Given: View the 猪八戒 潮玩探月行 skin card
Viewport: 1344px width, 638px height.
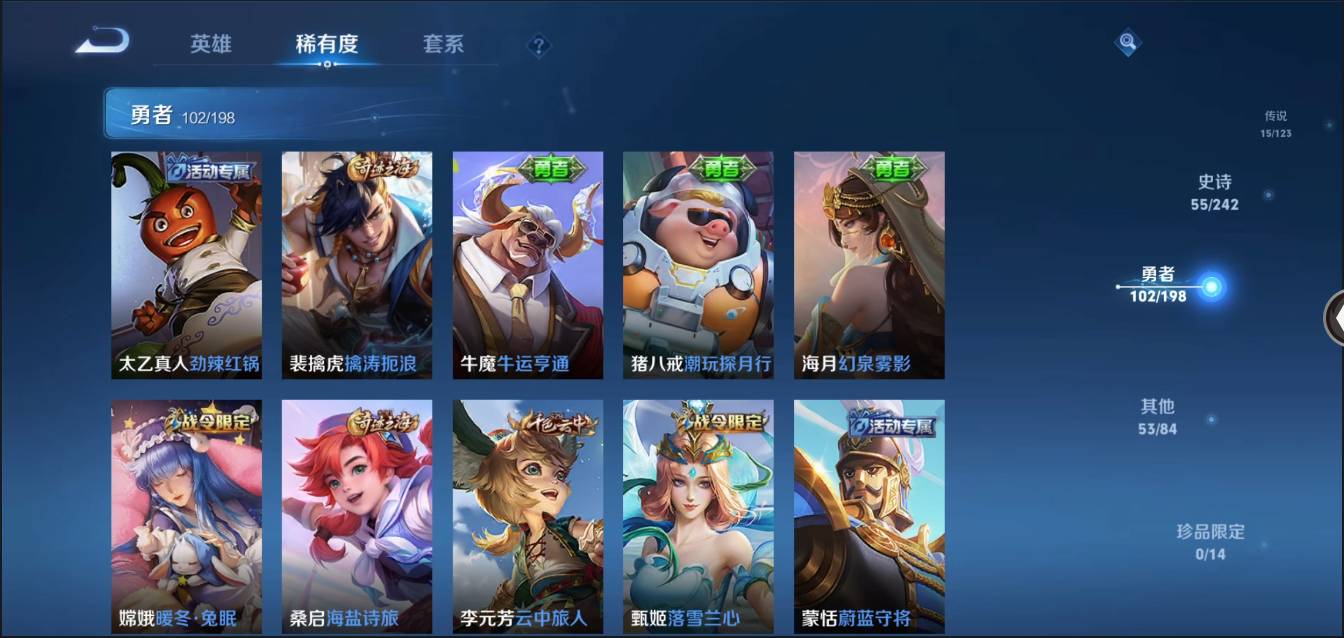Looking at the screenshot, I should tap(698, 265).
